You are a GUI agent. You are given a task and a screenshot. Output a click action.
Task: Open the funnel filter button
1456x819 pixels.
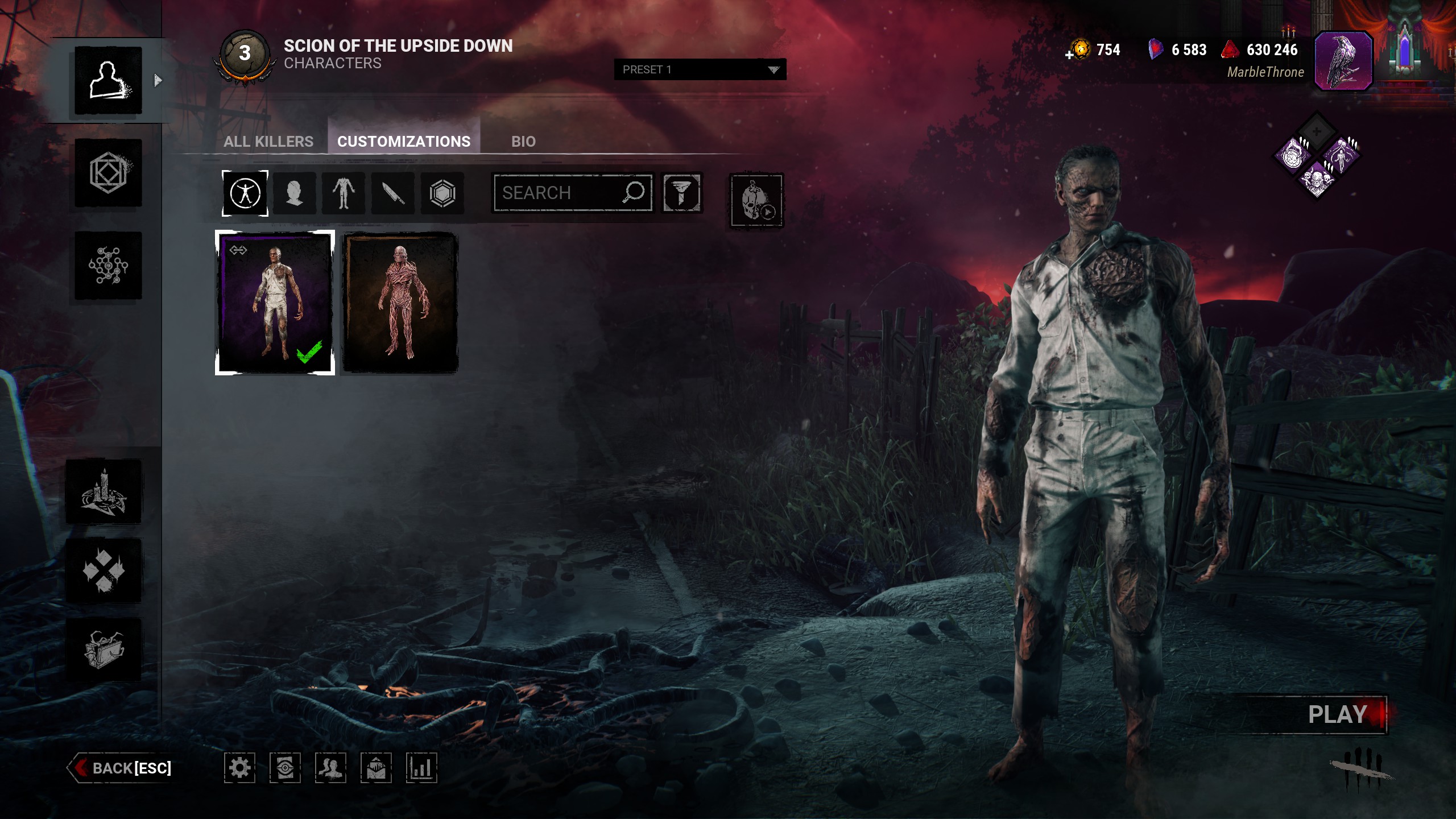[x=681, y=193]
